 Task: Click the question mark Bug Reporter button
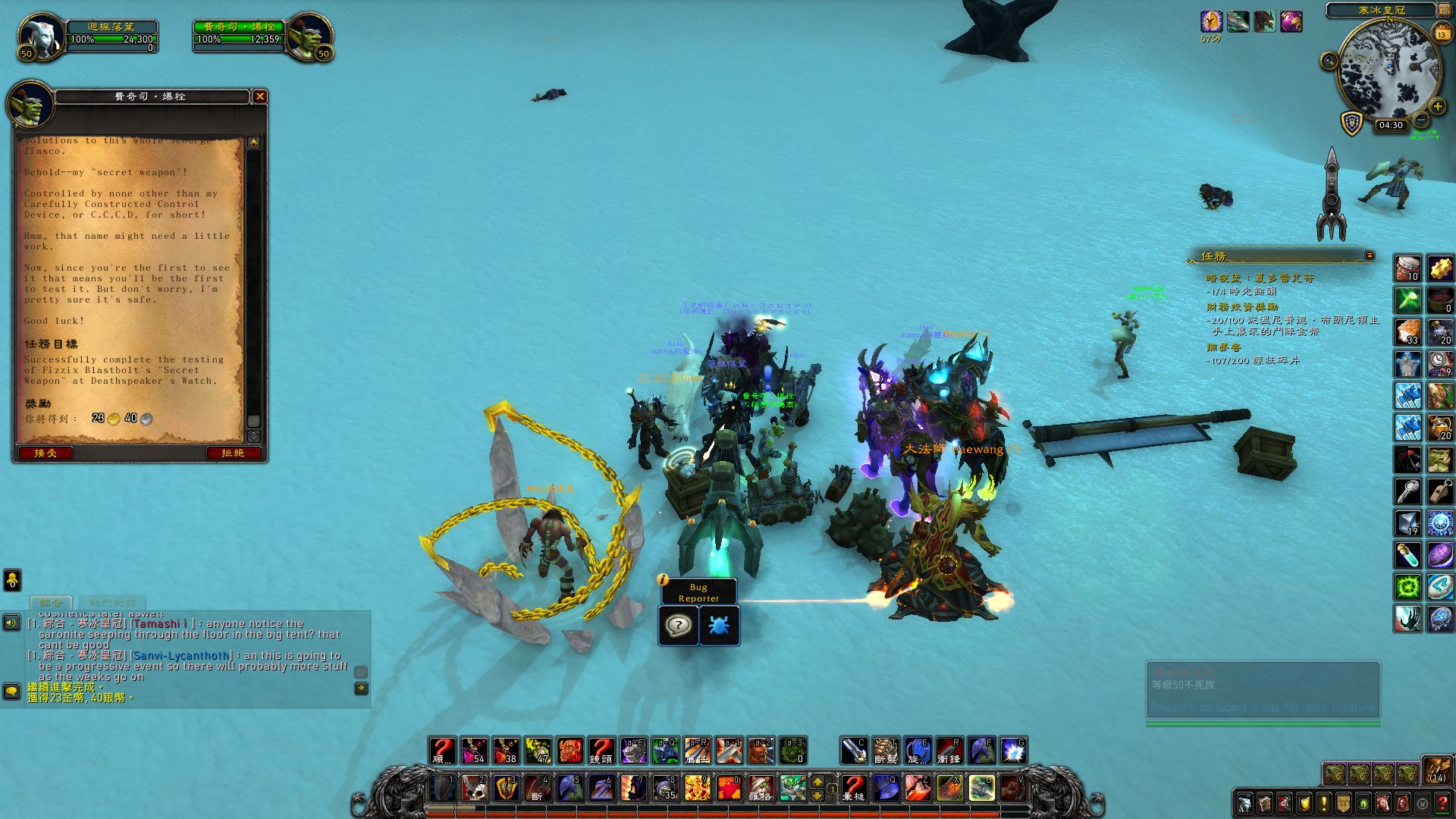[678, 626]
